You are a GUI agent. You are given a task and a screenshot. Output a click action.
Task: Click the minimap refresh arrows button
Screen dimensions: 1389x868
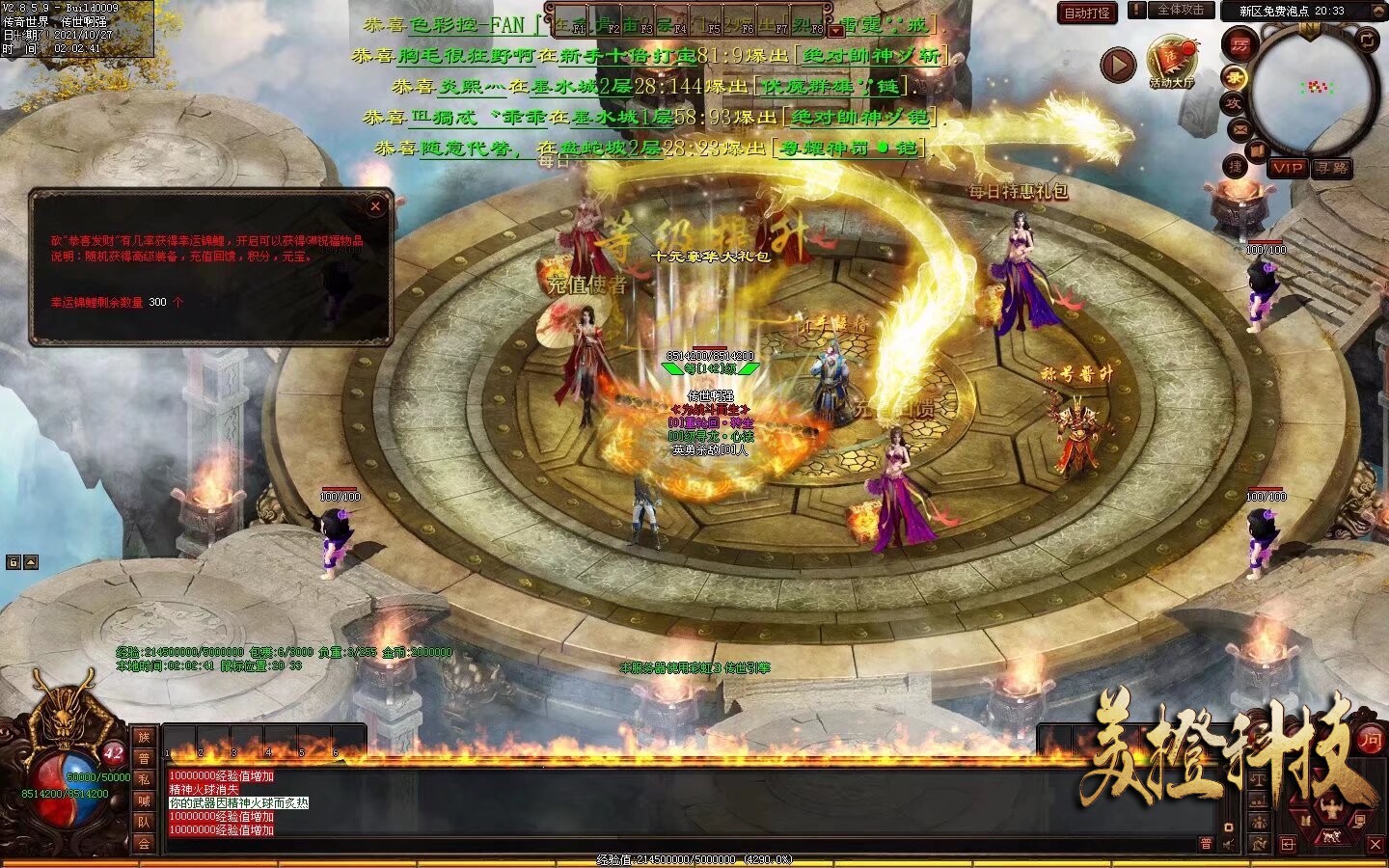(x=1368, y=39)
